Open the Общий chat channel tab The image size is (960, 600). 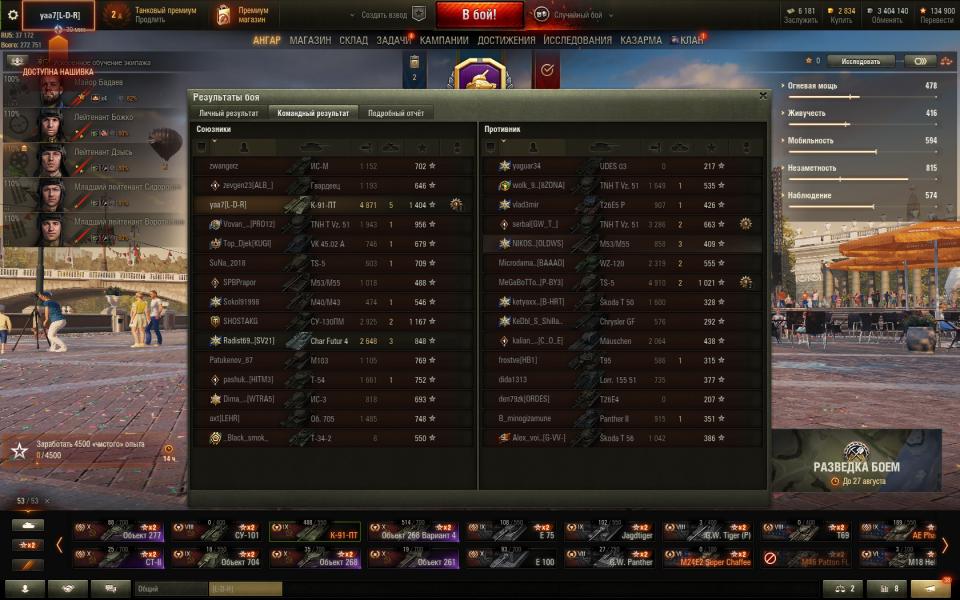[x=170, y=589]
